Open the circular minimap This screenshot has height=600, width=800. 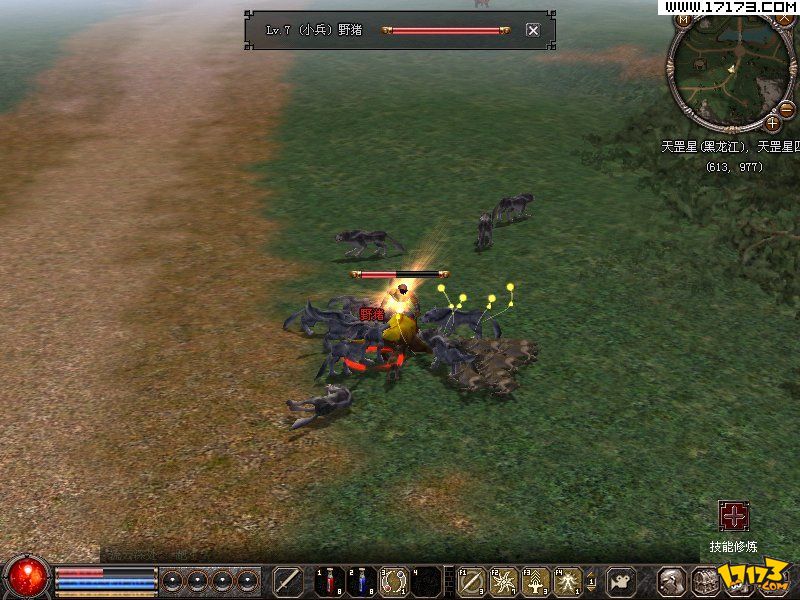tap(733, 72)
